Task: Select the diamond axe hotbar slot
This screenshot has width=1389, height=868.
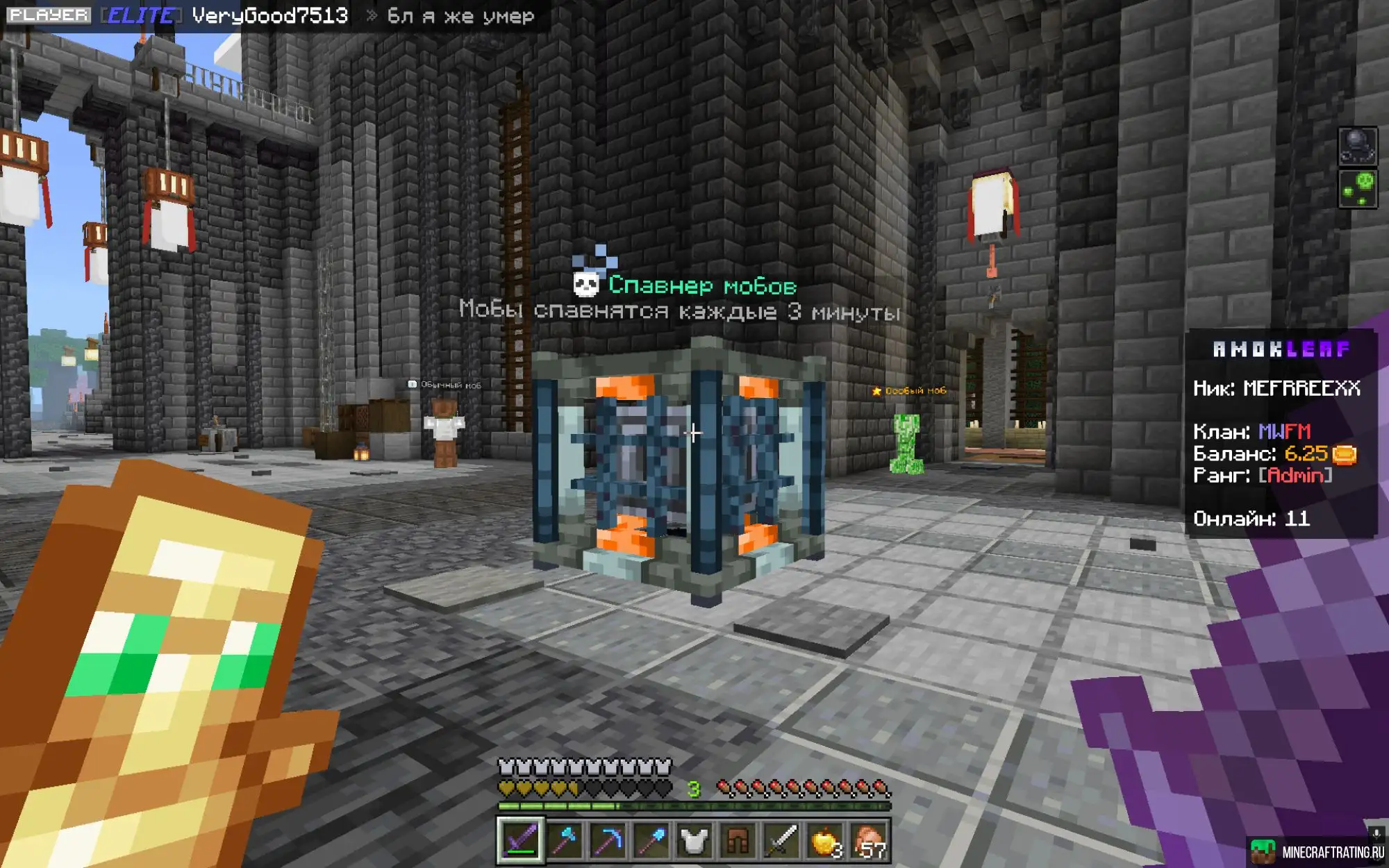Action: (564, 841)
